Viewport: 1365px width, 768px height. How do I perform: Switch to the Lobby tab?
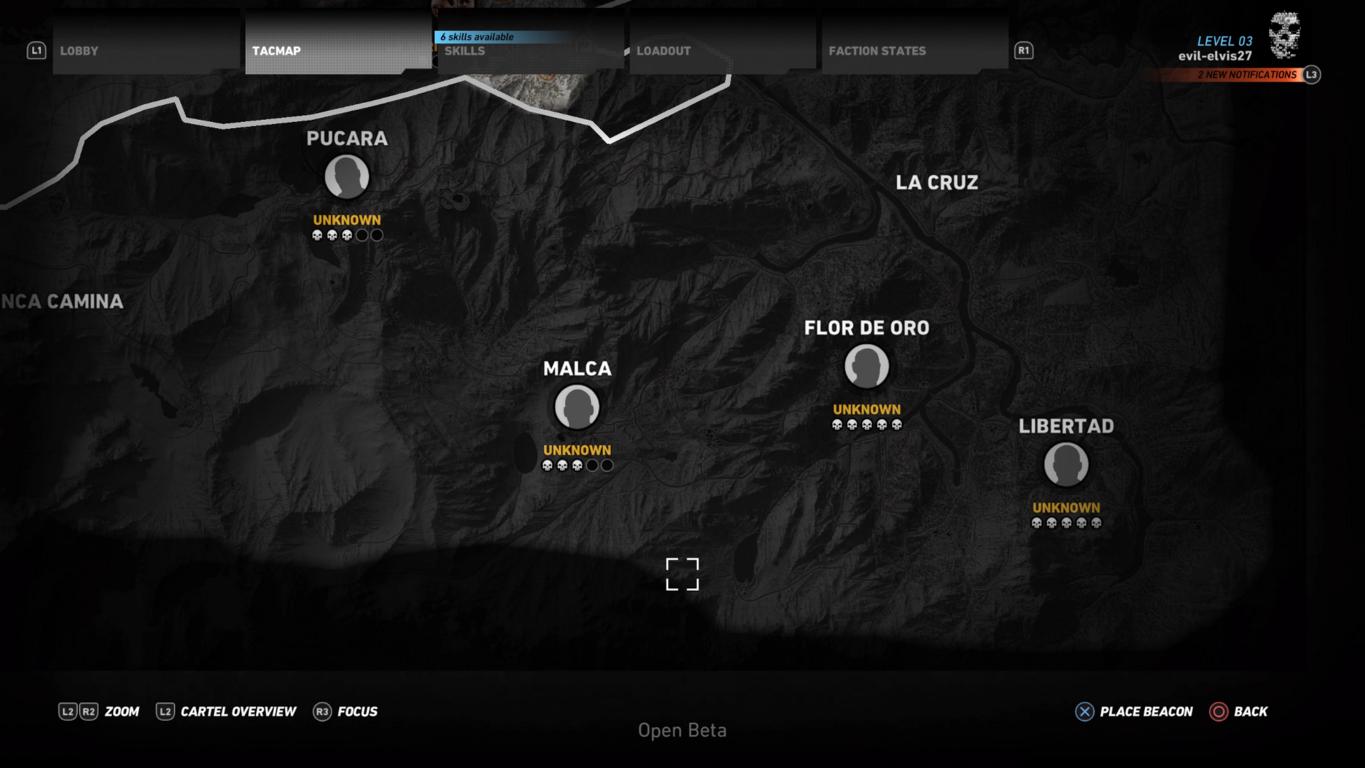pyautogui.click(x=146, y=50)
